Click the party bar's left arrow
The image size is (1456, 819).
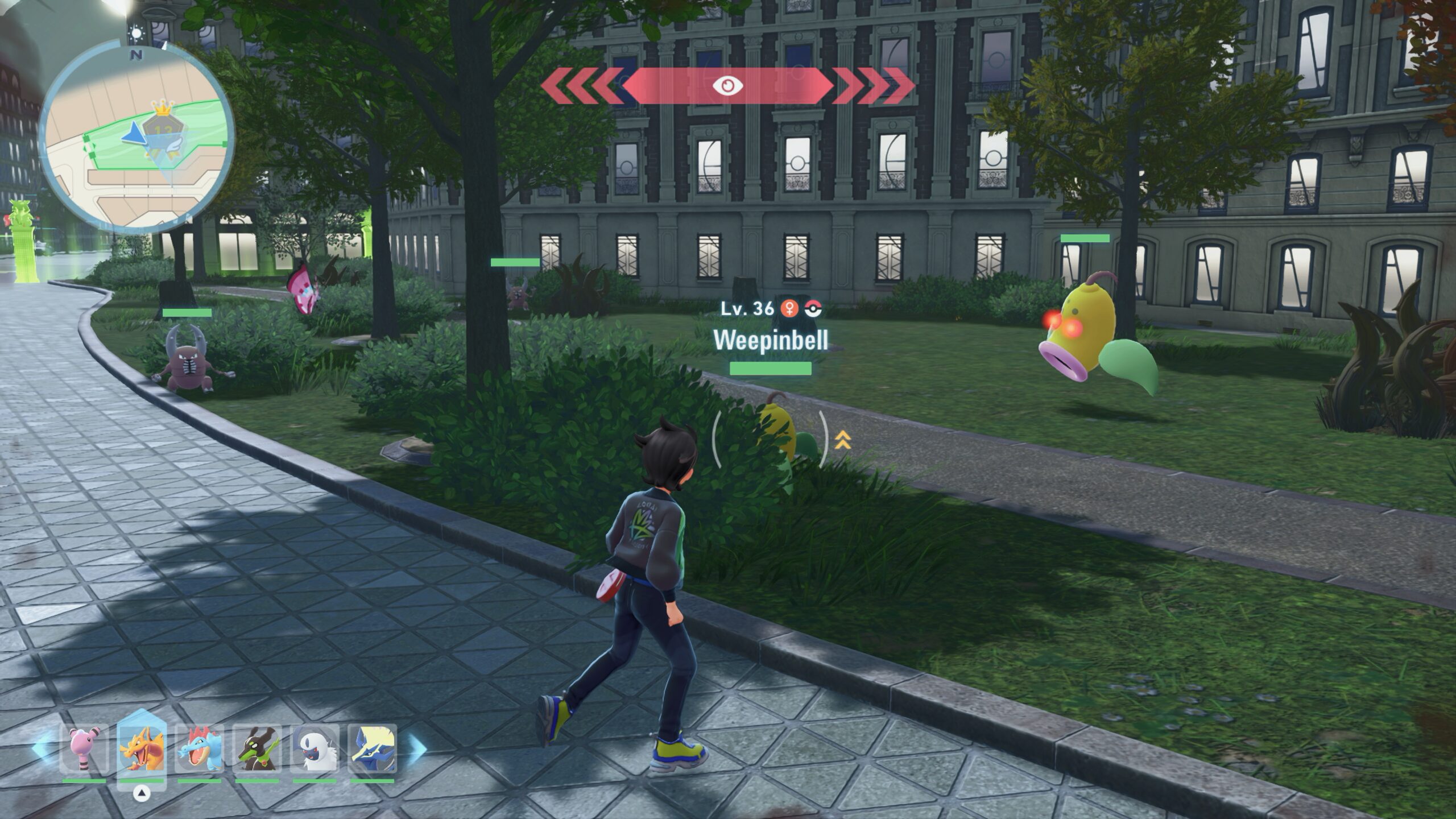(x=41, y=748)
